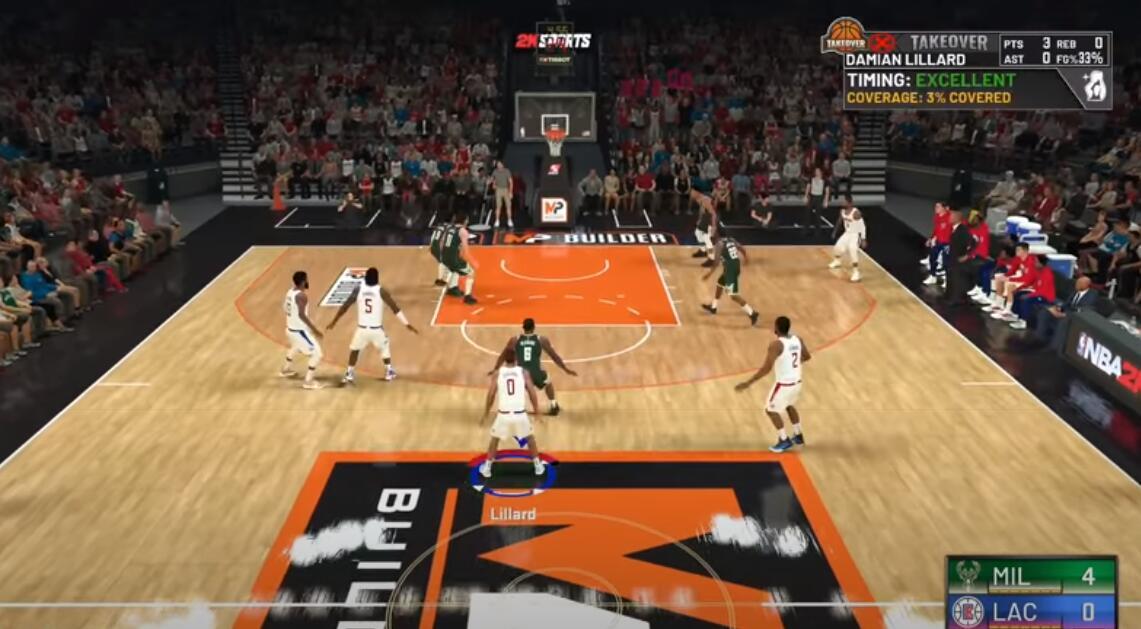
Task: Click the Bucks logo on the scoreboard
Action: (967, 576)
